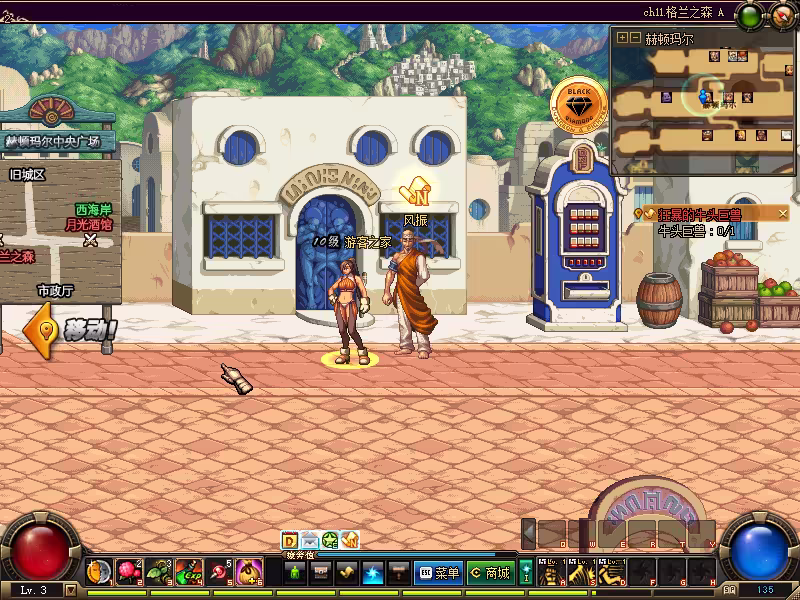Zoom out the minimap with minus button
Image resolution: width=800 pixels, height=600 pixels.
pos(634,38)
